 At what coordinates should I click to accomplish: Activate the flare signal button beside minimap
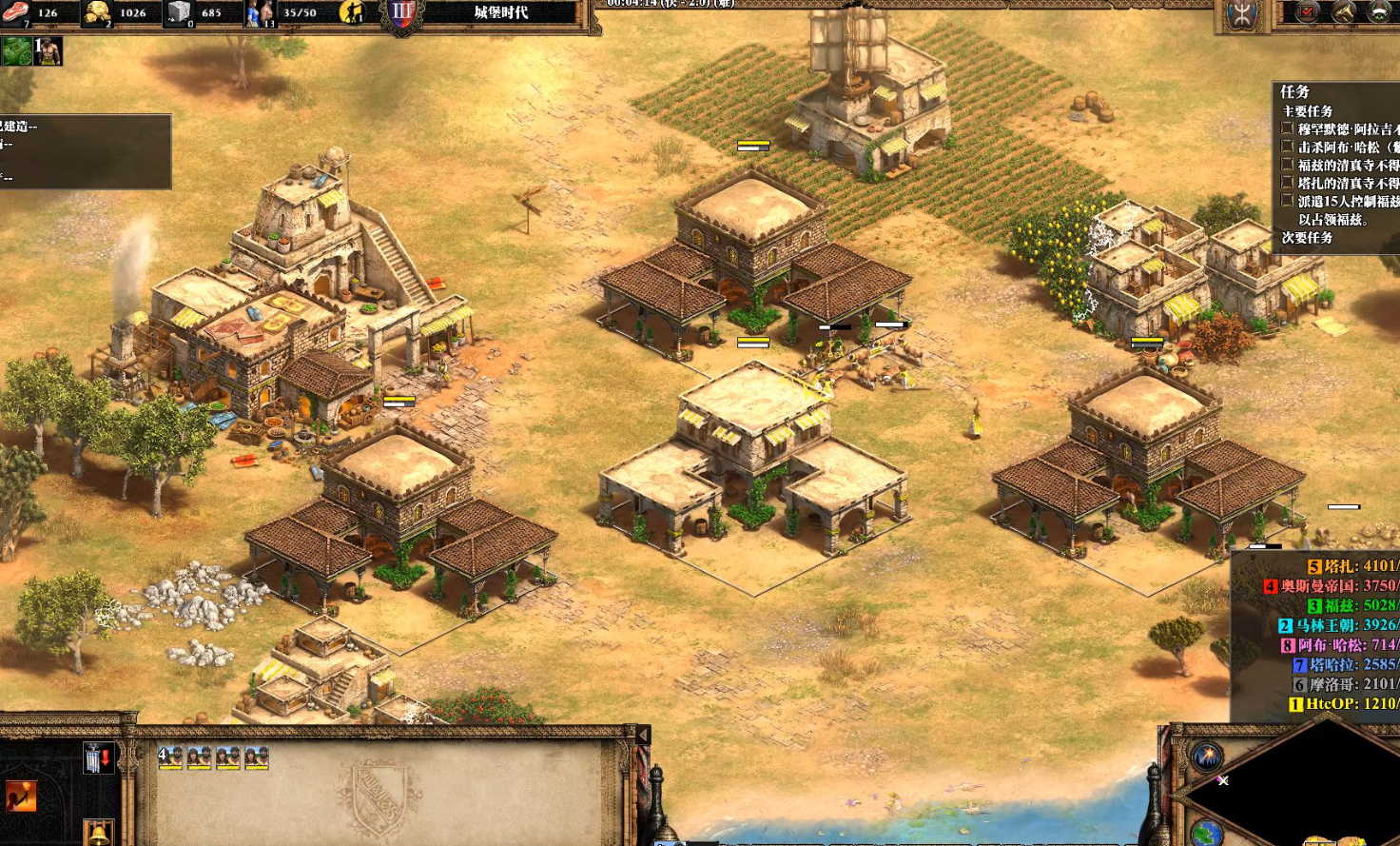(1206, 757)
